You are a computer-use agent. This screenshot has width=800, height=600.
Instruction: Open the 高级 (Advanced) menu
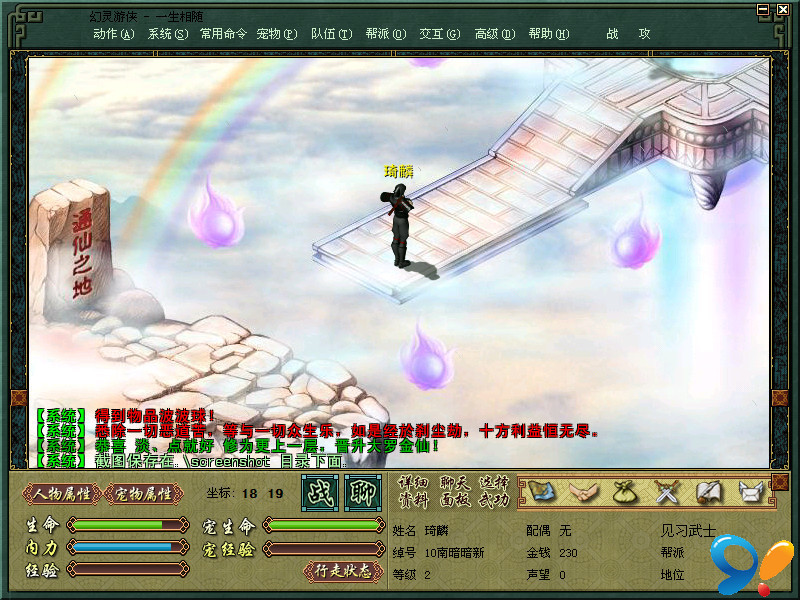494,33
